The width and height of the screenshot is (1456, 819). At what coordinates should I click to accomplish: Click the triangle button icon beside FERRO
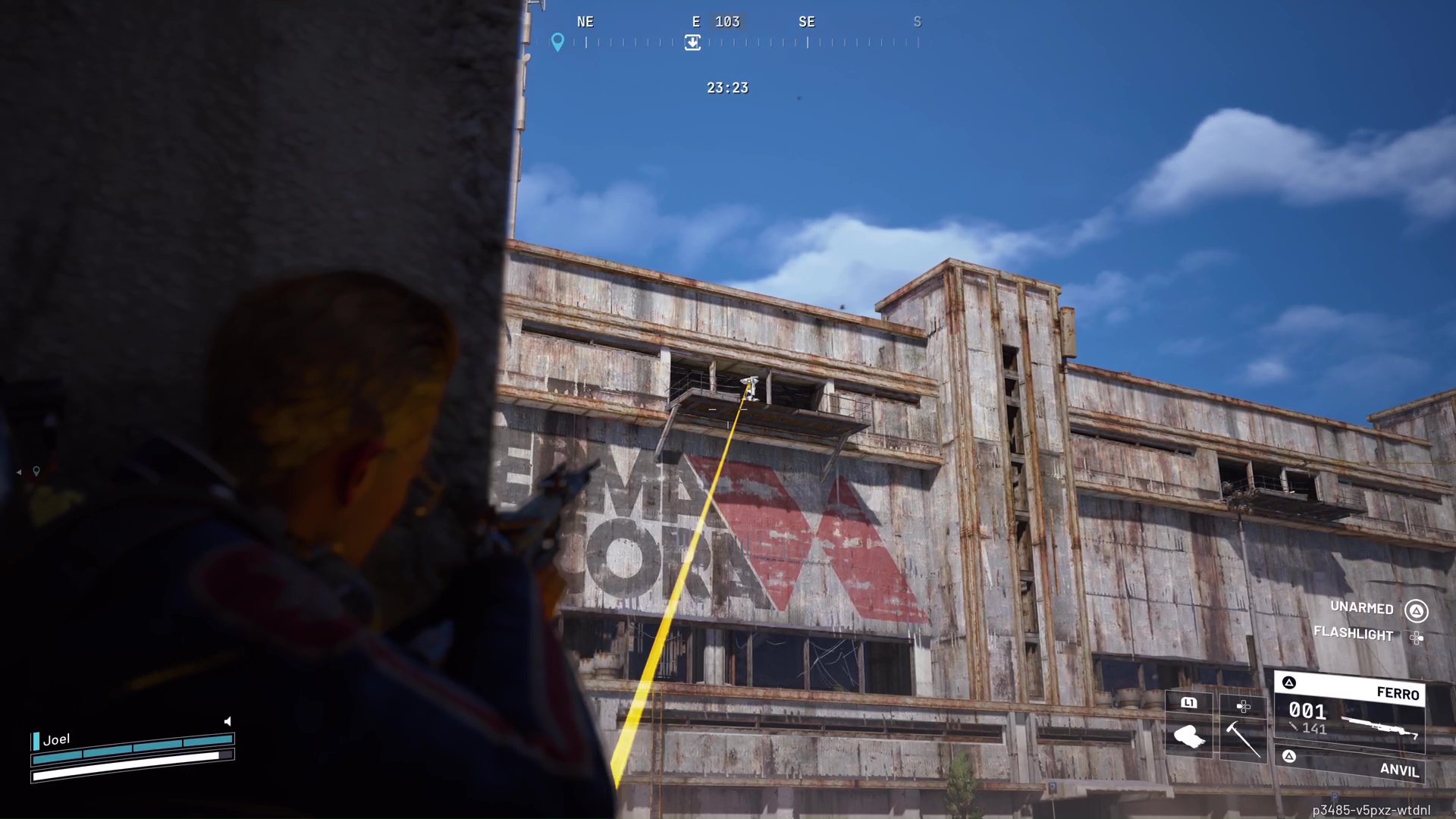click(1289, 682)
